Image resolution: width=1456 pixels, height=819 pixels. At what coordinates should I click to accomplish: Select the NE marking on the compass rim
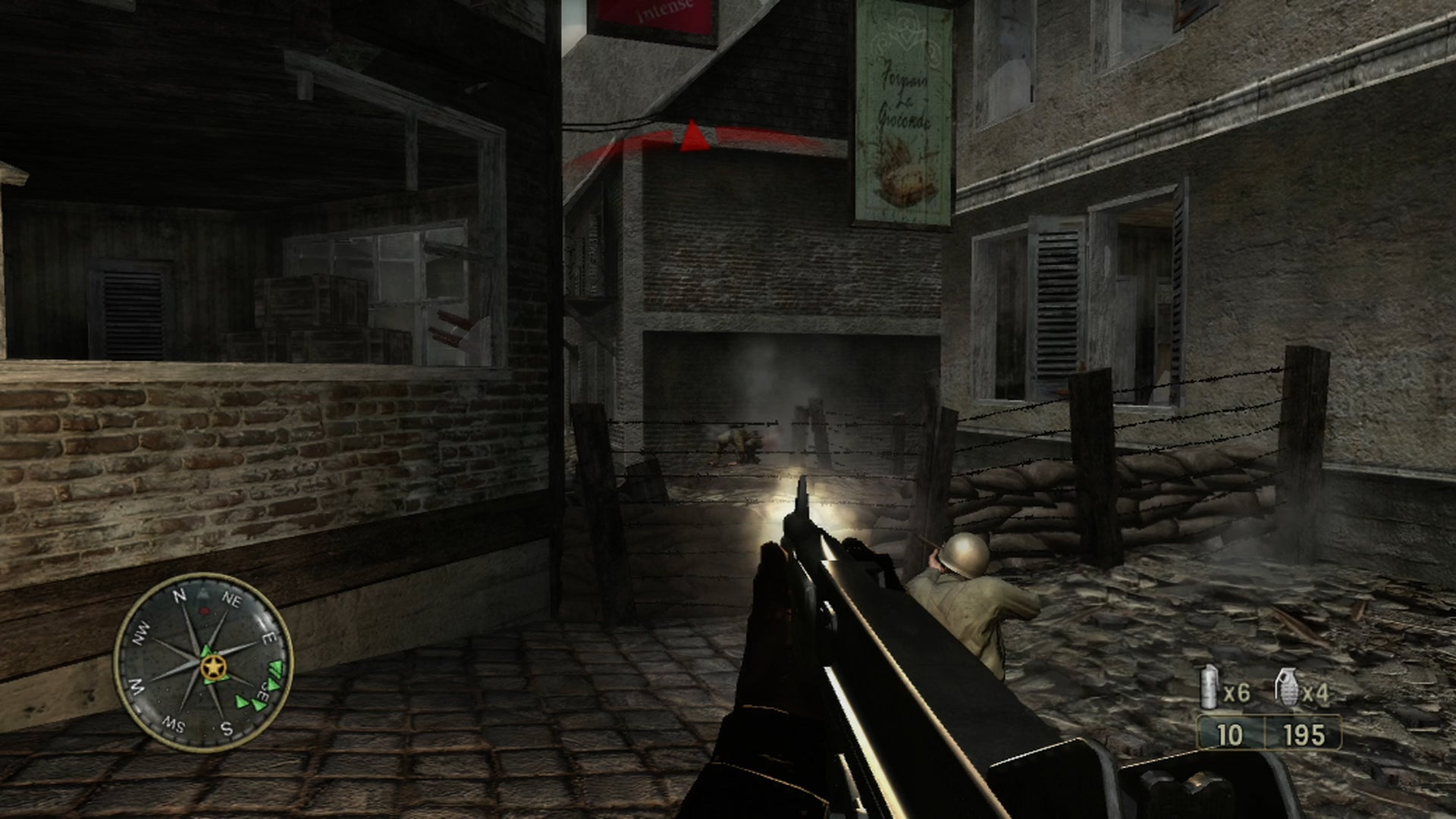pos(233,599)
